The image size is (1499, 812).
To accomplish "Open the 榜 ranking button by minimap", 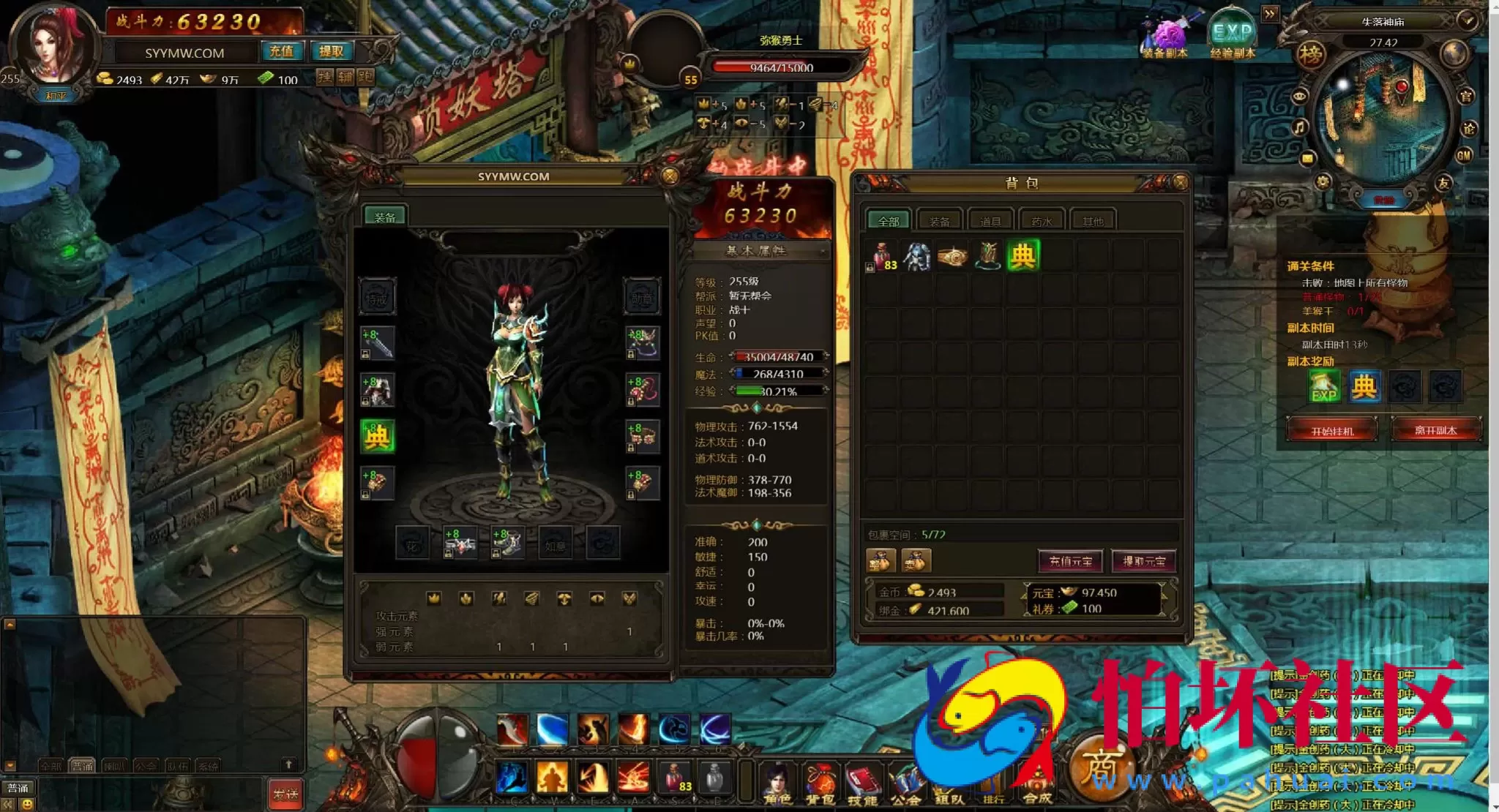I will point(1310,54).
